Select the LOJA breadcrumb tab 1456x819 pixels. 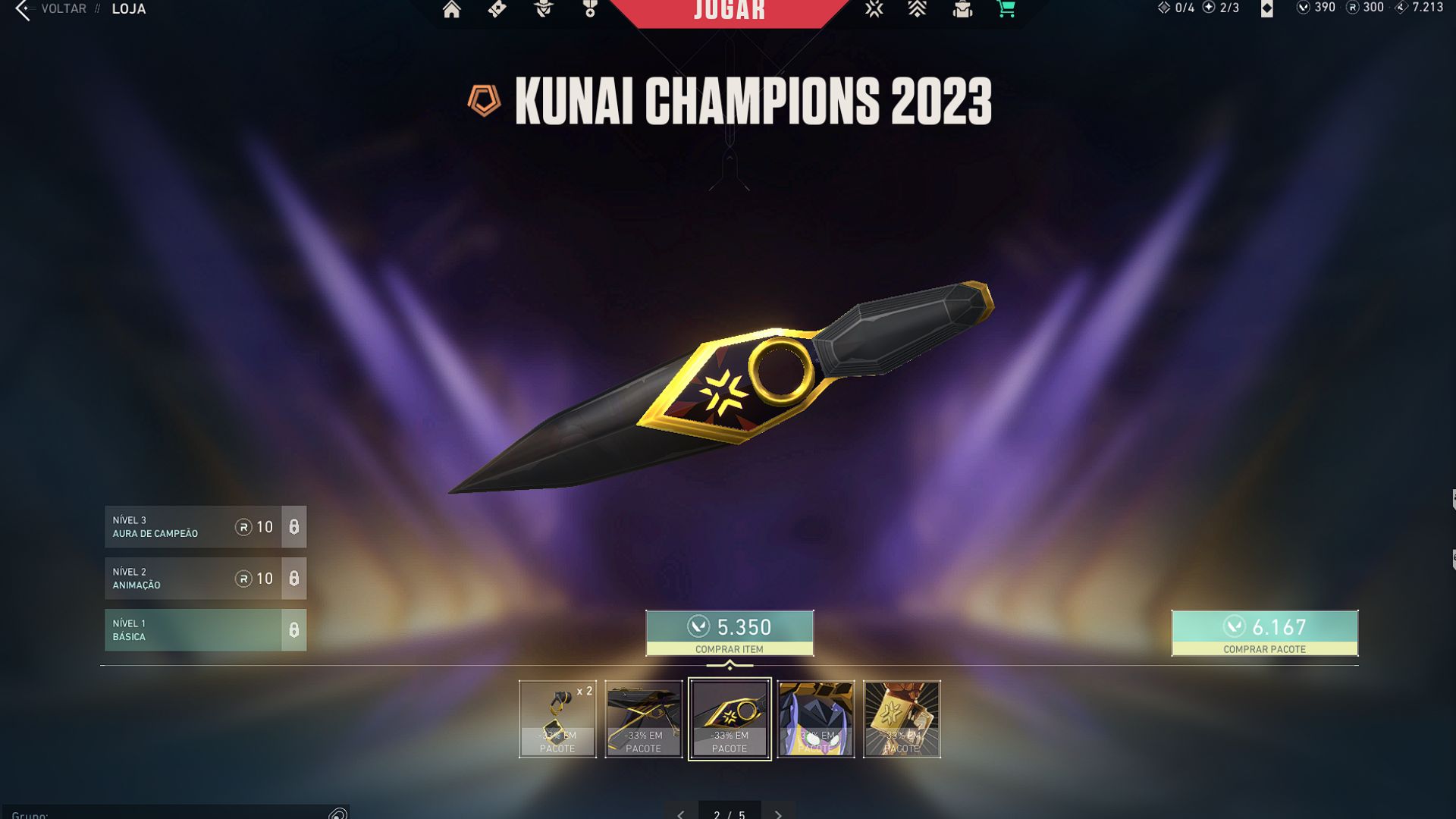point(127,10)
